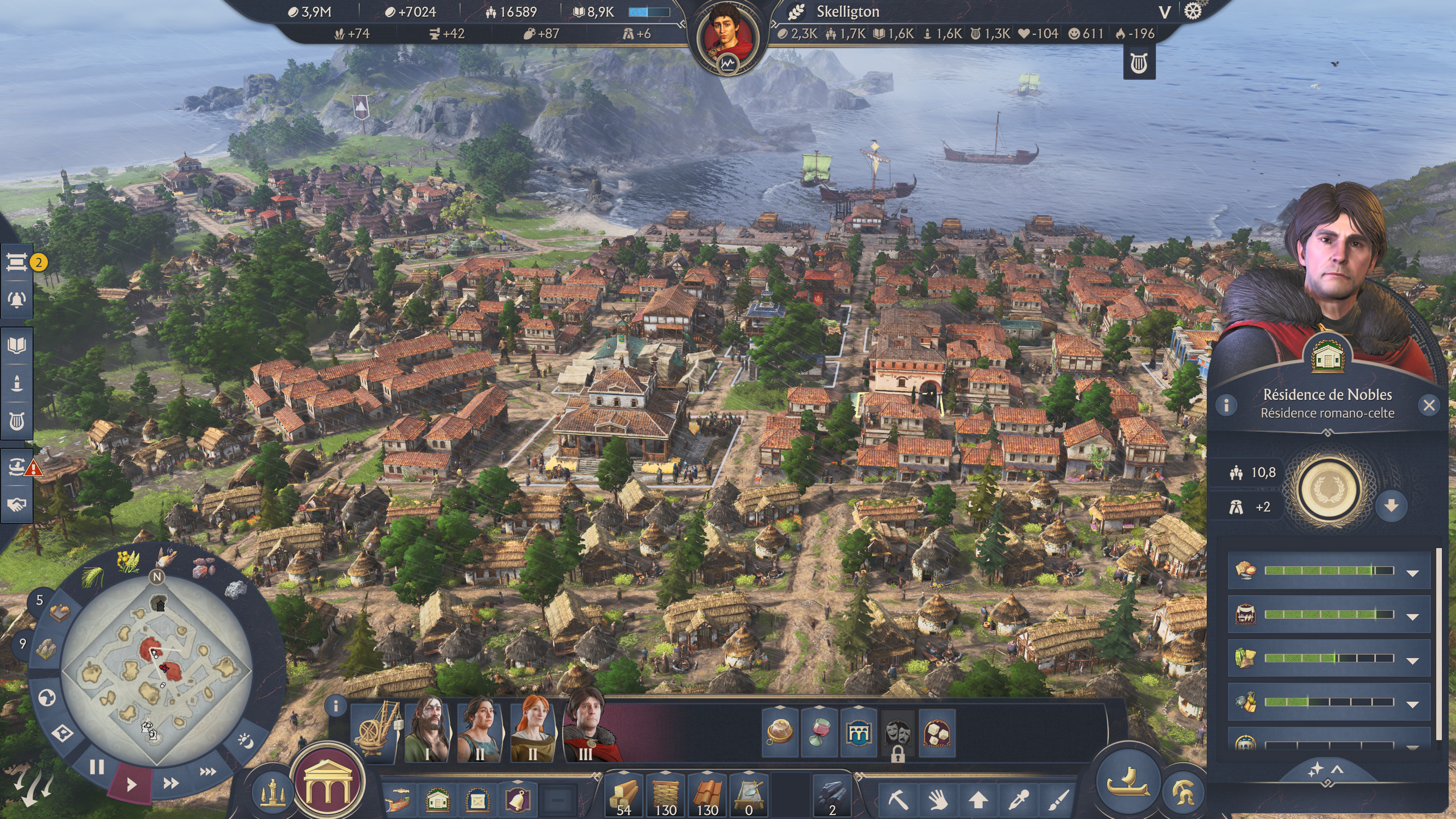Open the central governor portrait
Screen dimensions: 1456x819
pos(728,33)
